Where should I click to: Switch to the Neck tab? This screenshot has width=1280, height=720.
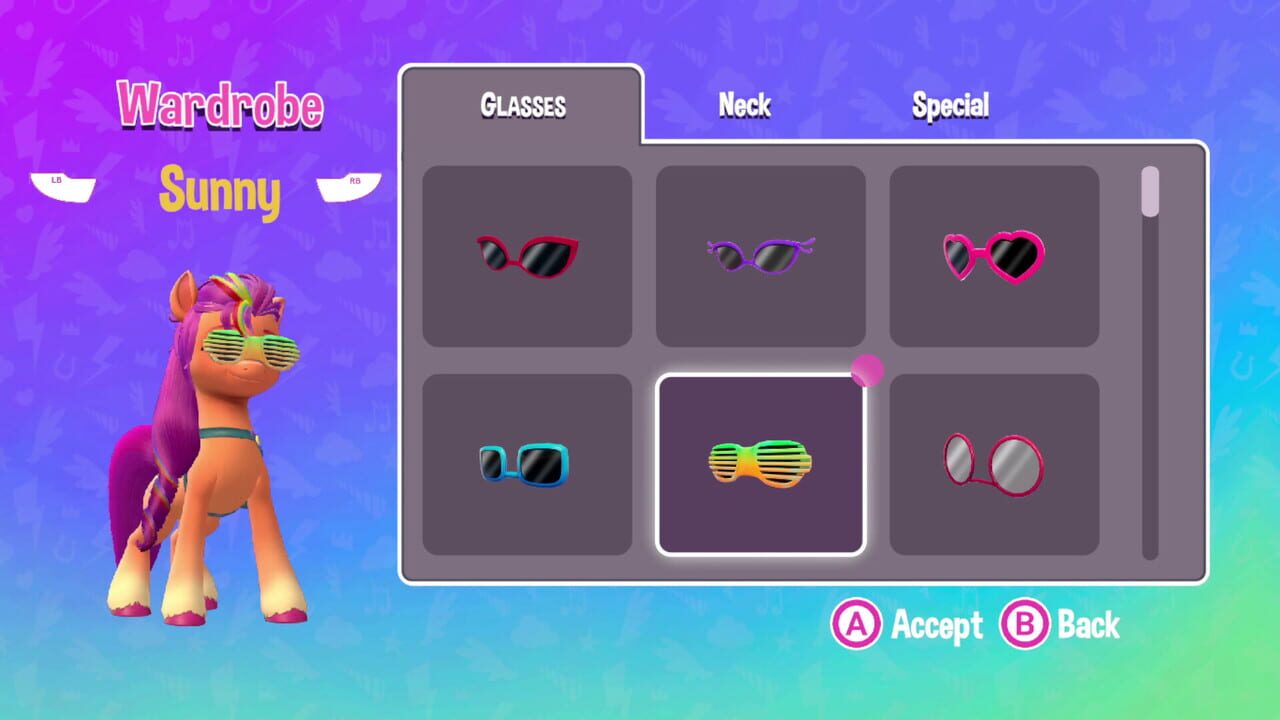click(744, 104)
